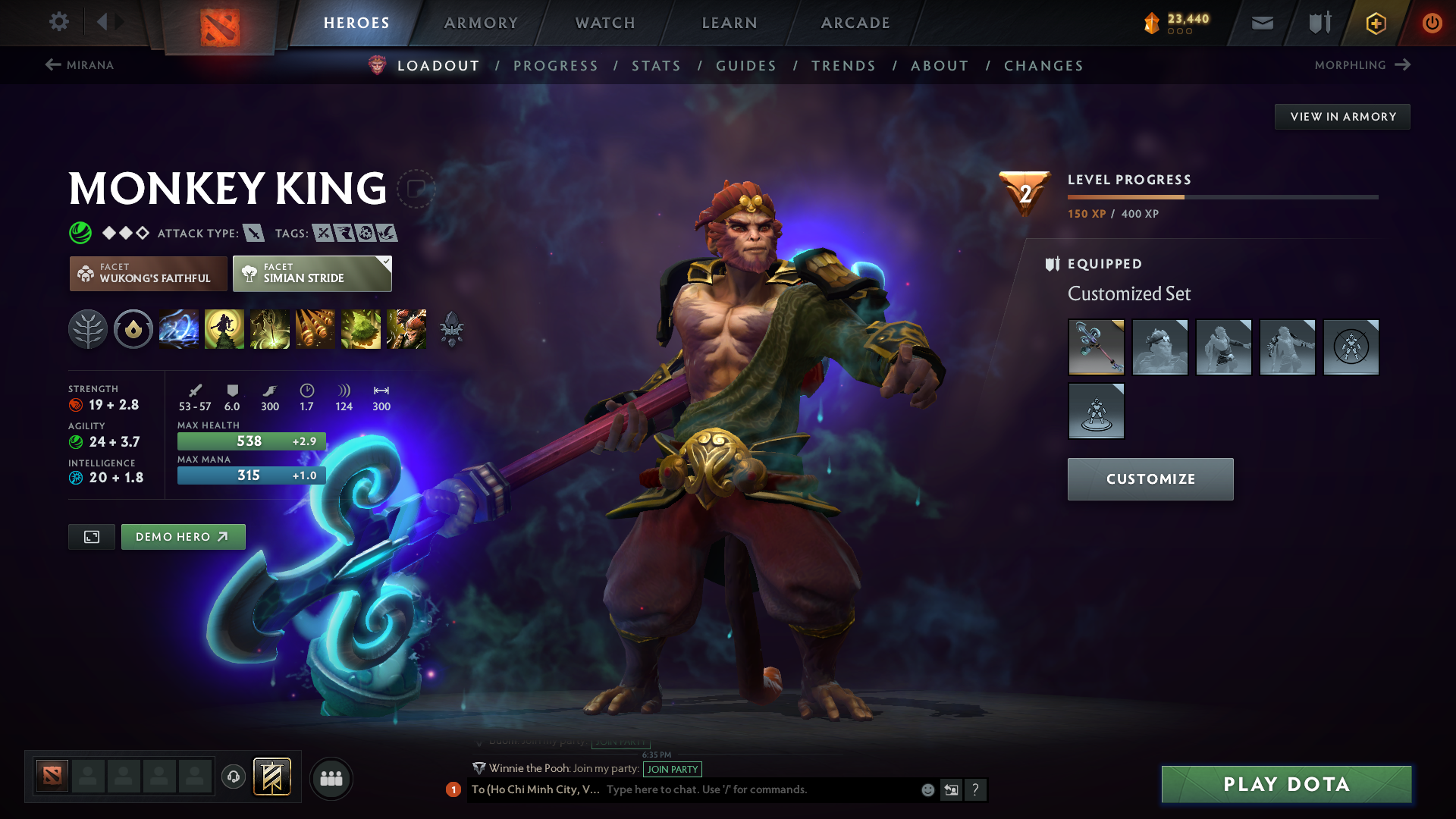
Task: Return to Mirana via back arrow
Action: [x=52, y=65]
